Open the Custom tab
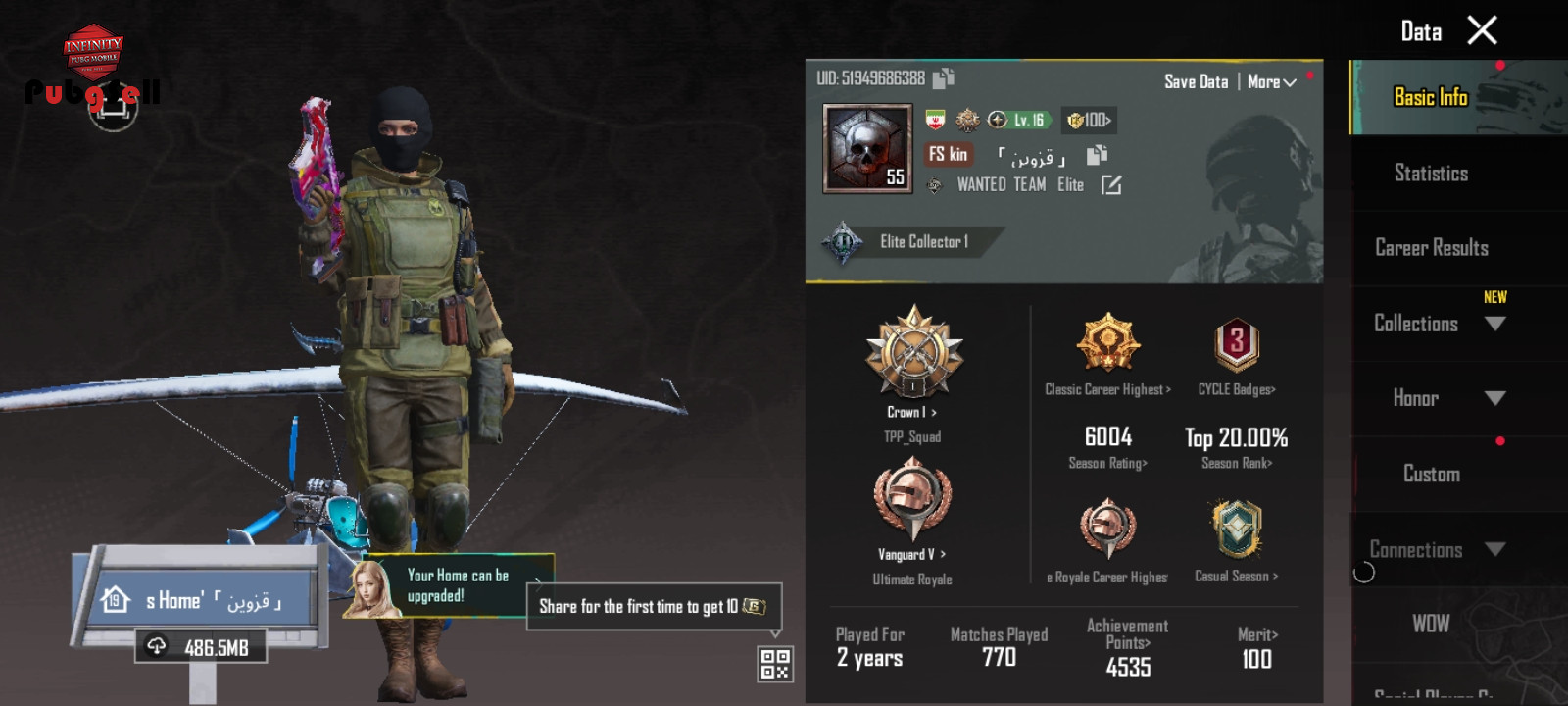1568x706 pixels. (1431, 475)
